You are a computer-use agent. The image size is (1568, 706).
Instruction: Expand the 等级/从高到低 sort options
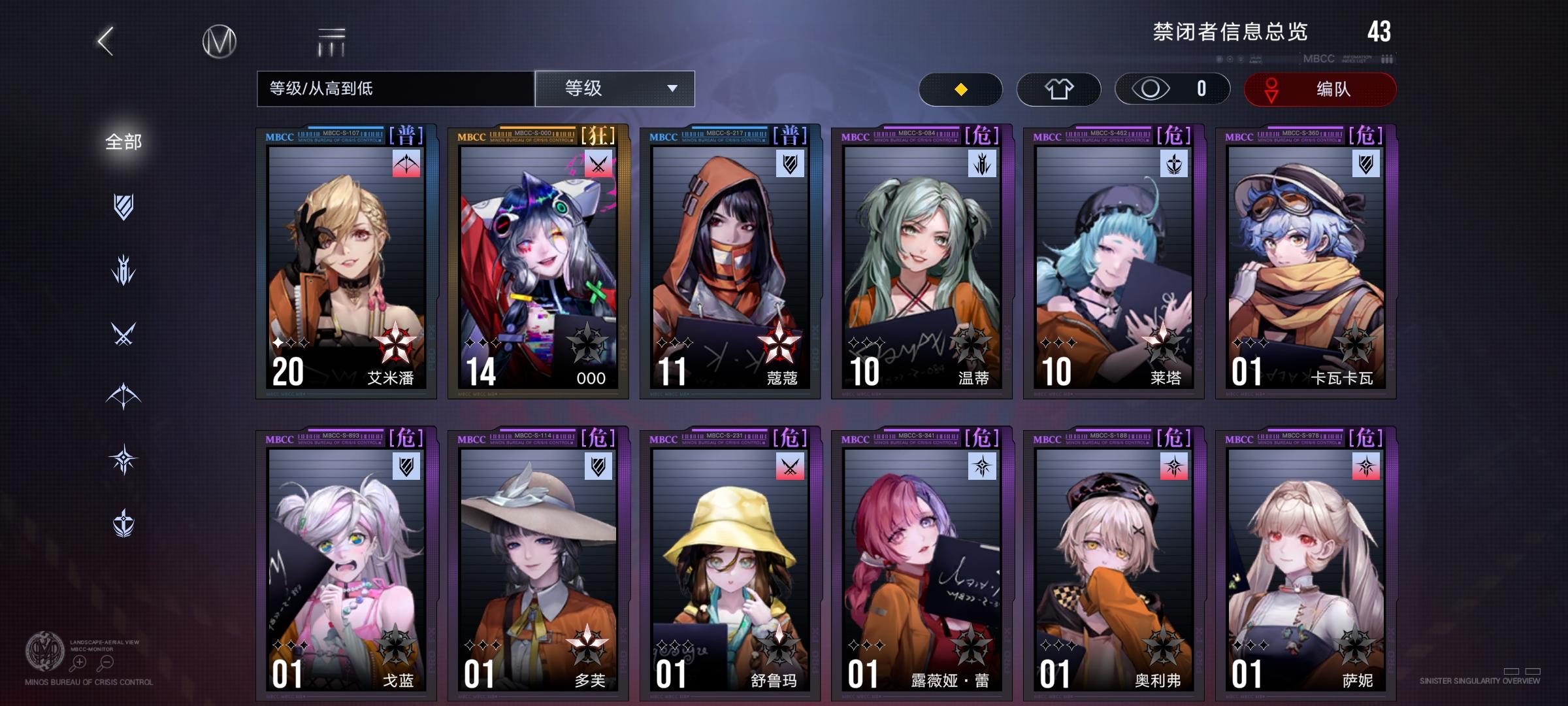395,88
